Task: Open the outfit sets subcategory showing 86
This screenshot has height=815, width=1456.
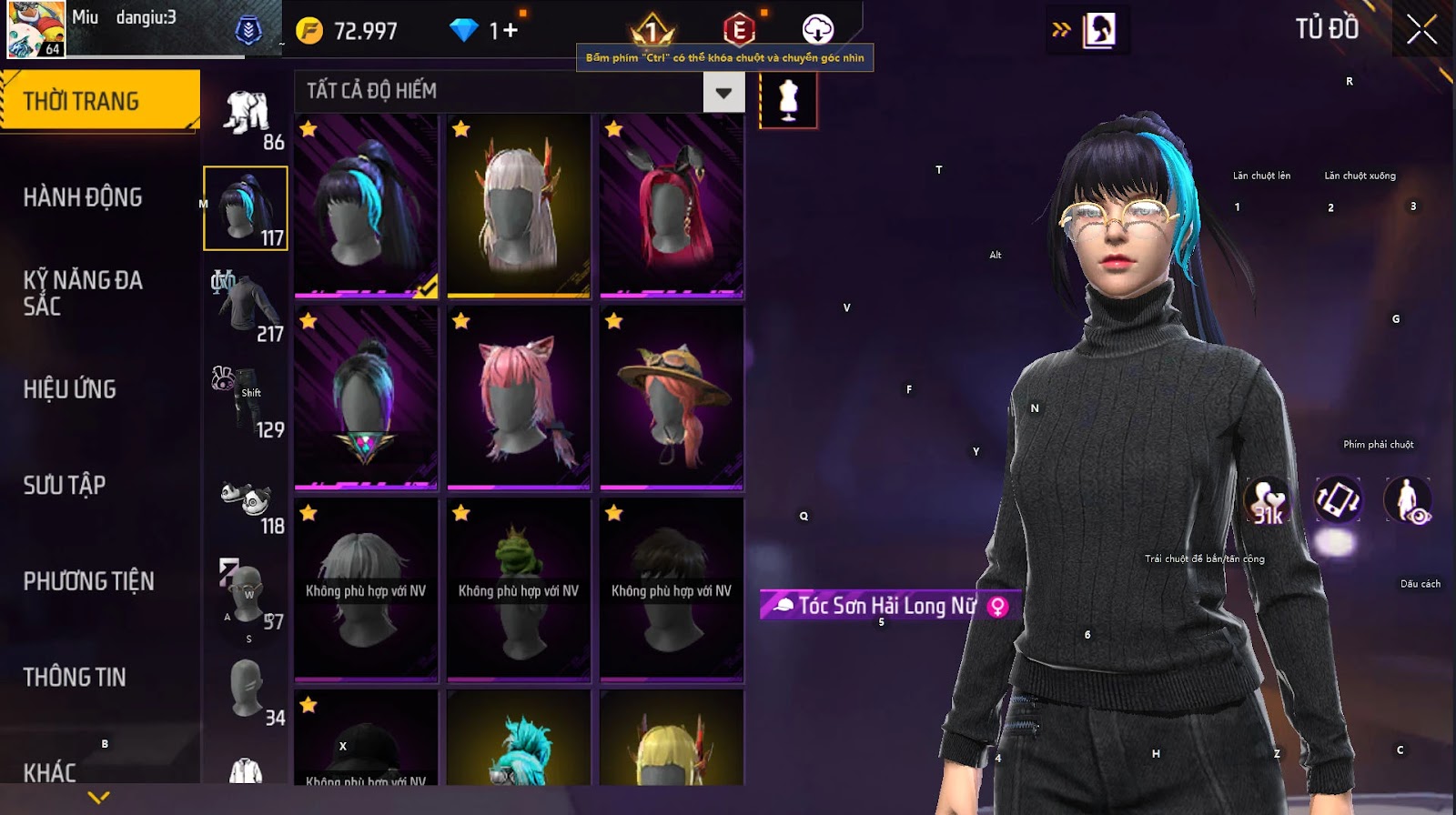Action: pos(247,116)
